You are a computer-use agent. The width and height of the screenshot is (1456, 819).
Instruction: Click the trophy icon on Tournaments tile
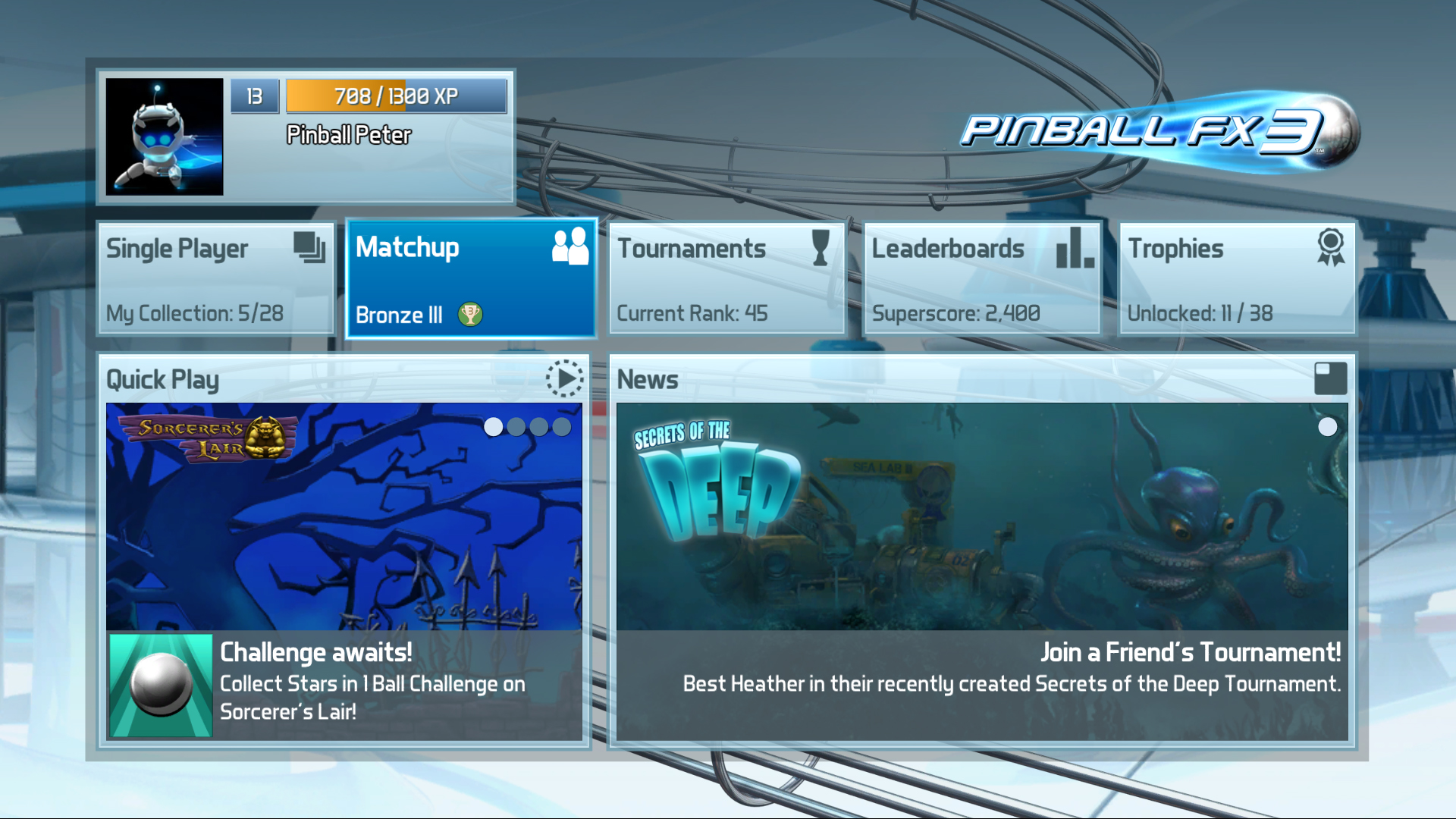[819, 248]
